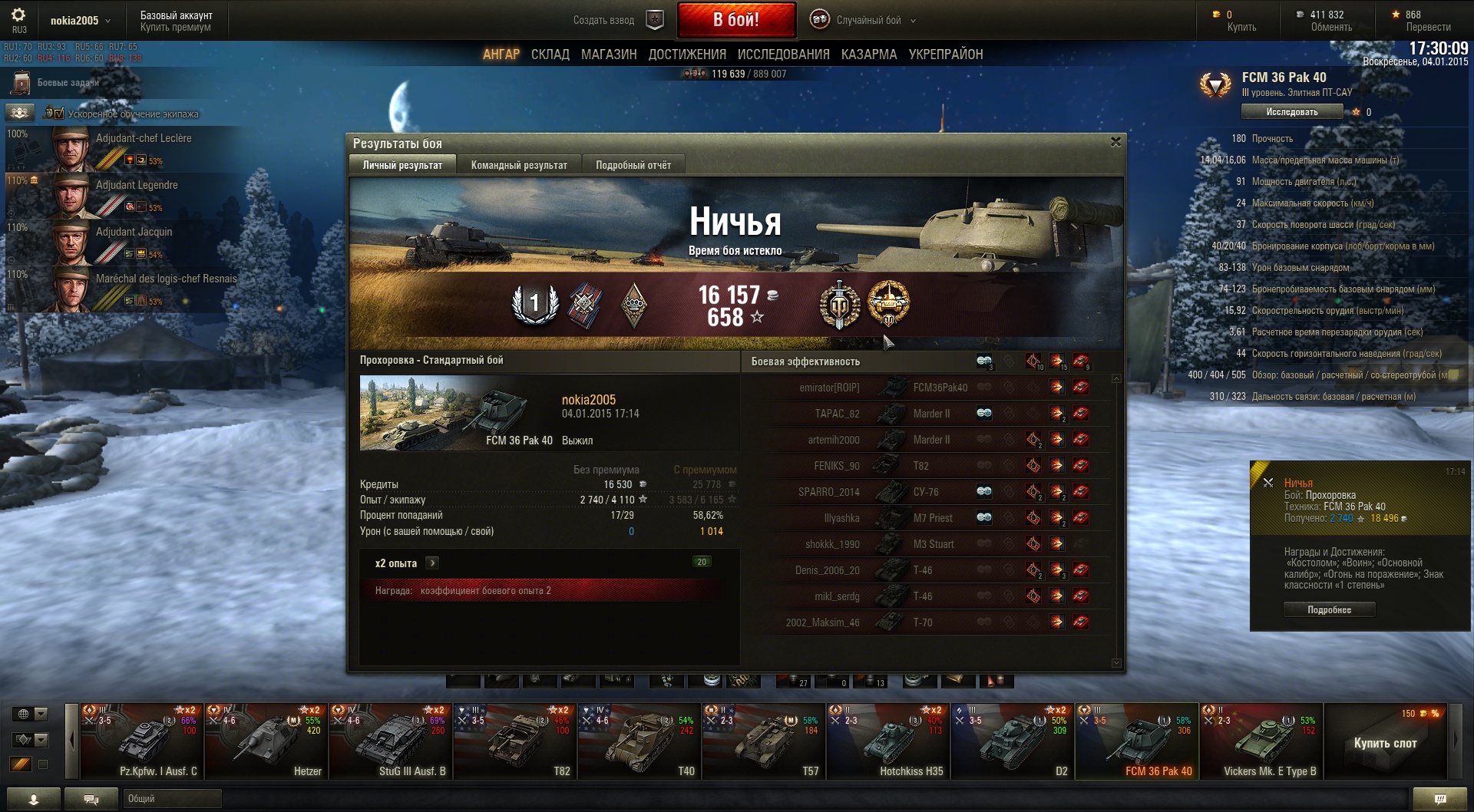Screen dimensions: 1474x812
Task: Switch to «Командный результат» tab
Action: pos(519,165)
